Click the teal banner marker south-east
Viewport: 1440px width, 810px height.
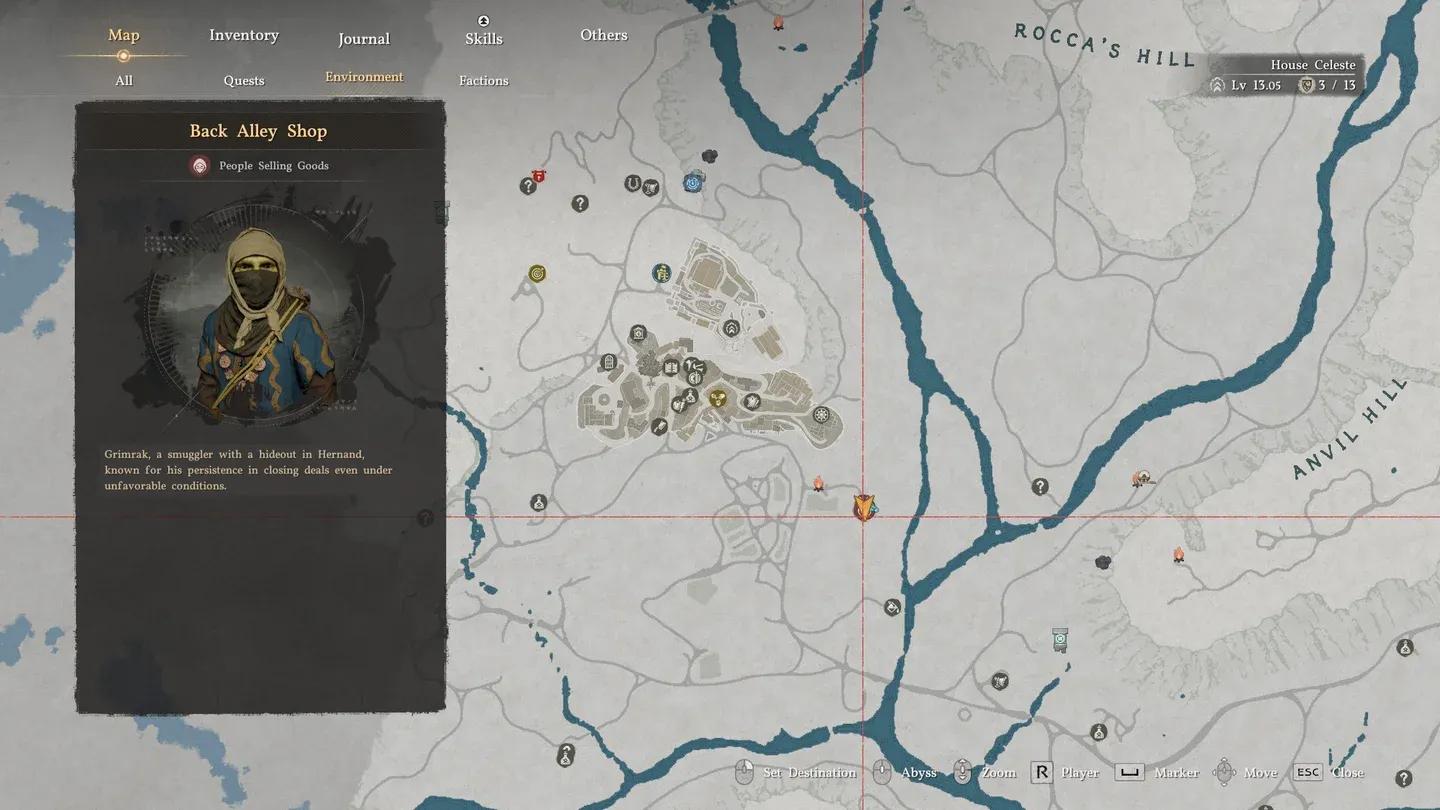coord(1060,639)
